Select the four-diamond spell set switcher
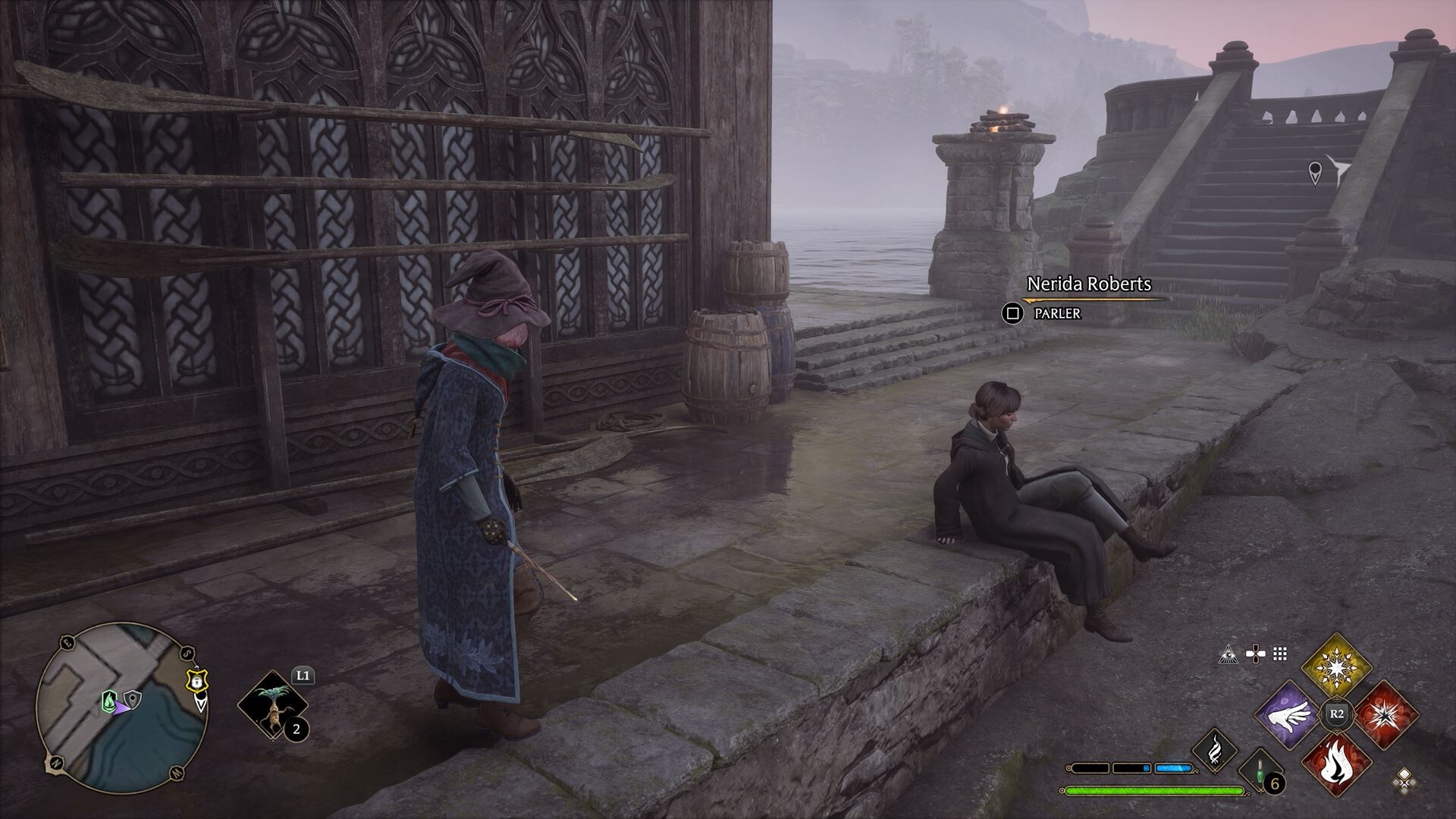 (x=1404, y=781)
